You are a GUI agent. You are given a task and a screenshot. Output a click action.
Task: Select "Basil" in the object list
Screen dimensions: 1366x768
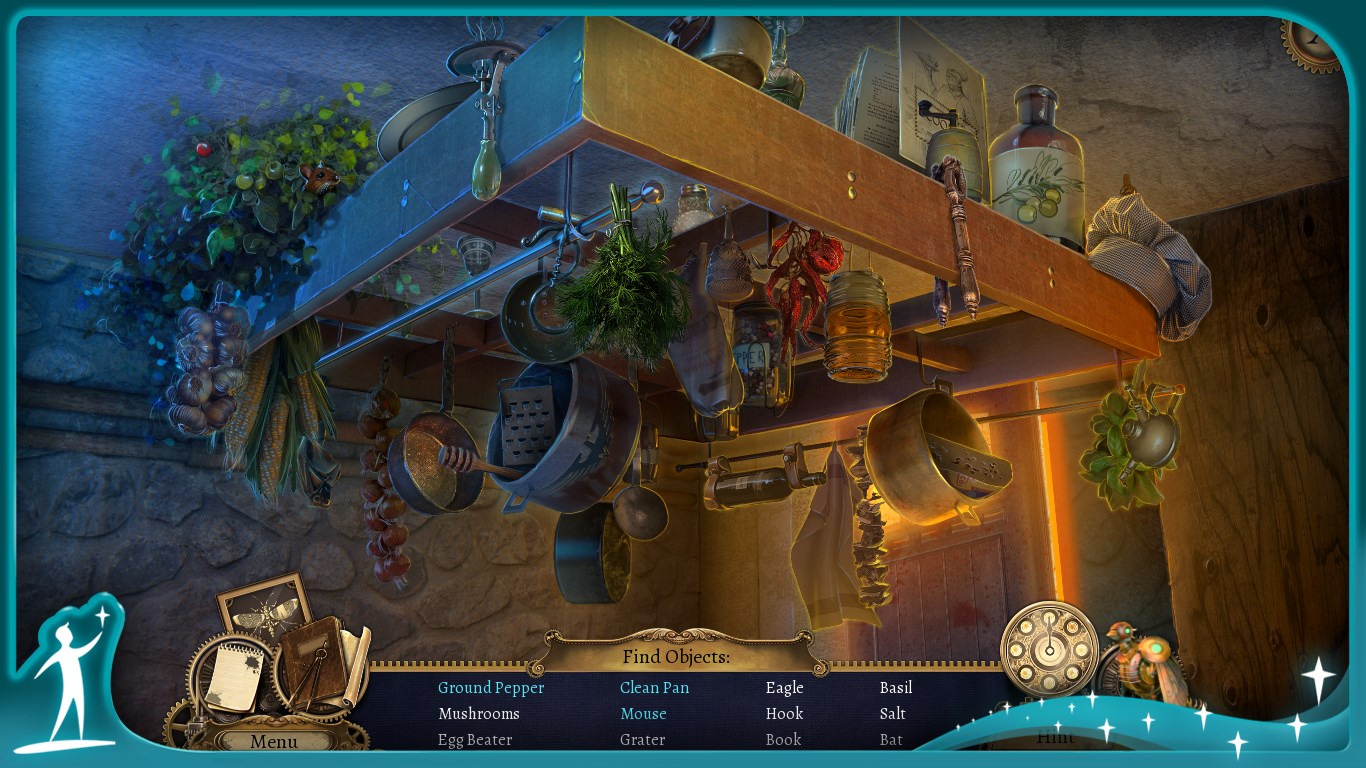click(895, 688)
